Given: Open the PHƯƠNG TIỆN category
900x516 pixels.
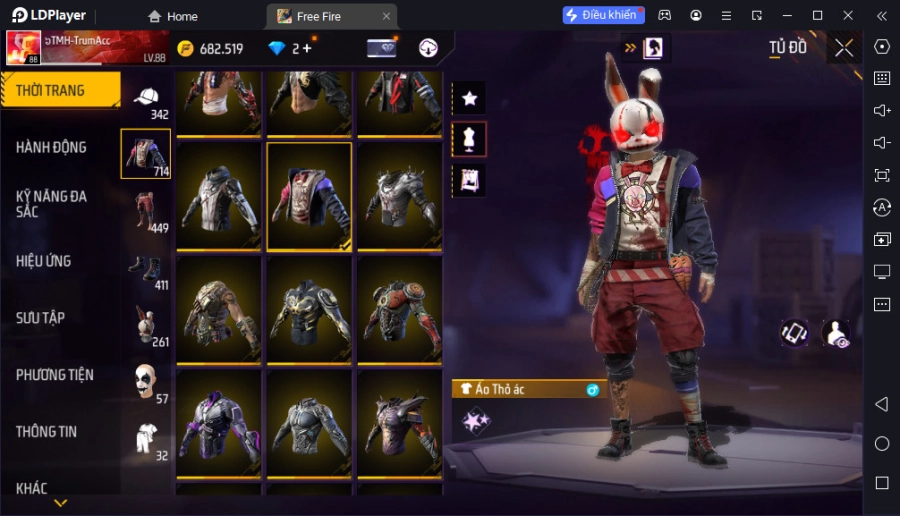Looking at the screenshot, I should click(x=55, y=375).
